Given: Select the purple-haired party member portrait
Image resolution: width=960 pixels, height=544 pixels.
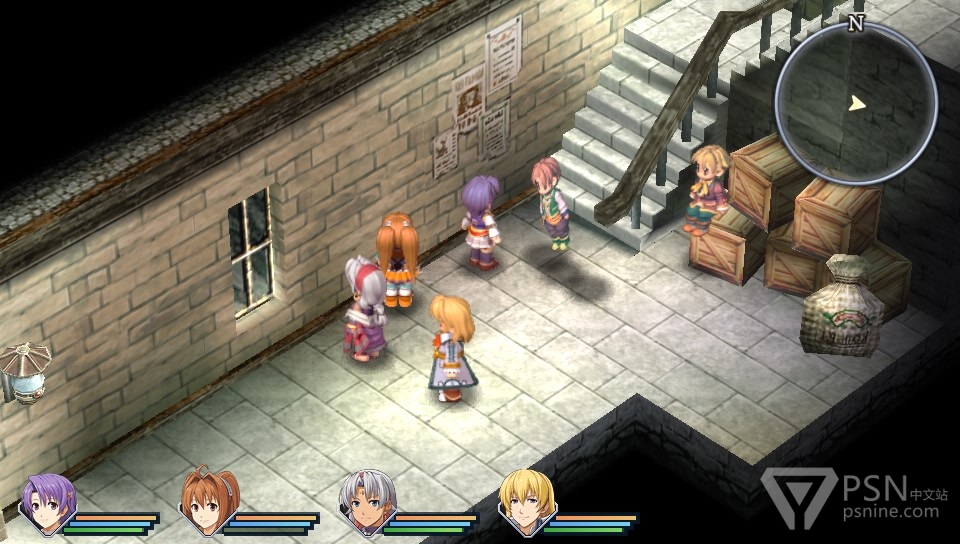Looking at the screenshot, I should 47,500.
